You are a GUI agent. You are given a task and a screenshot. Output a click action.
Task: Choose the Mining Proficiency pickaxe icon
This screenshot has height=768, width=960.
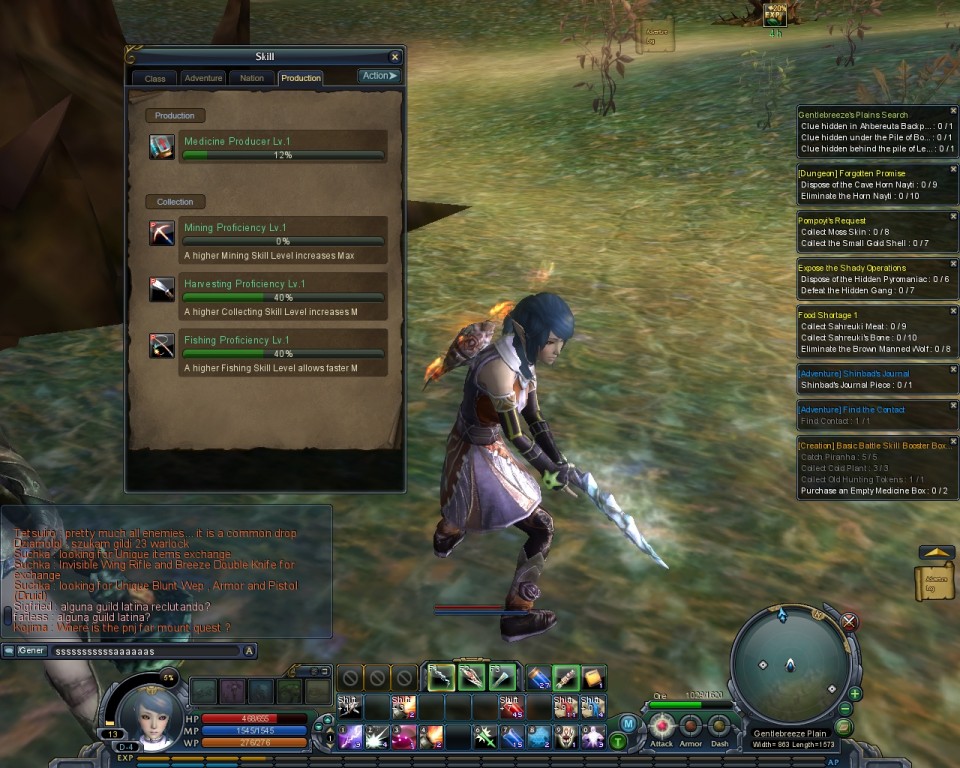point(162,233)
